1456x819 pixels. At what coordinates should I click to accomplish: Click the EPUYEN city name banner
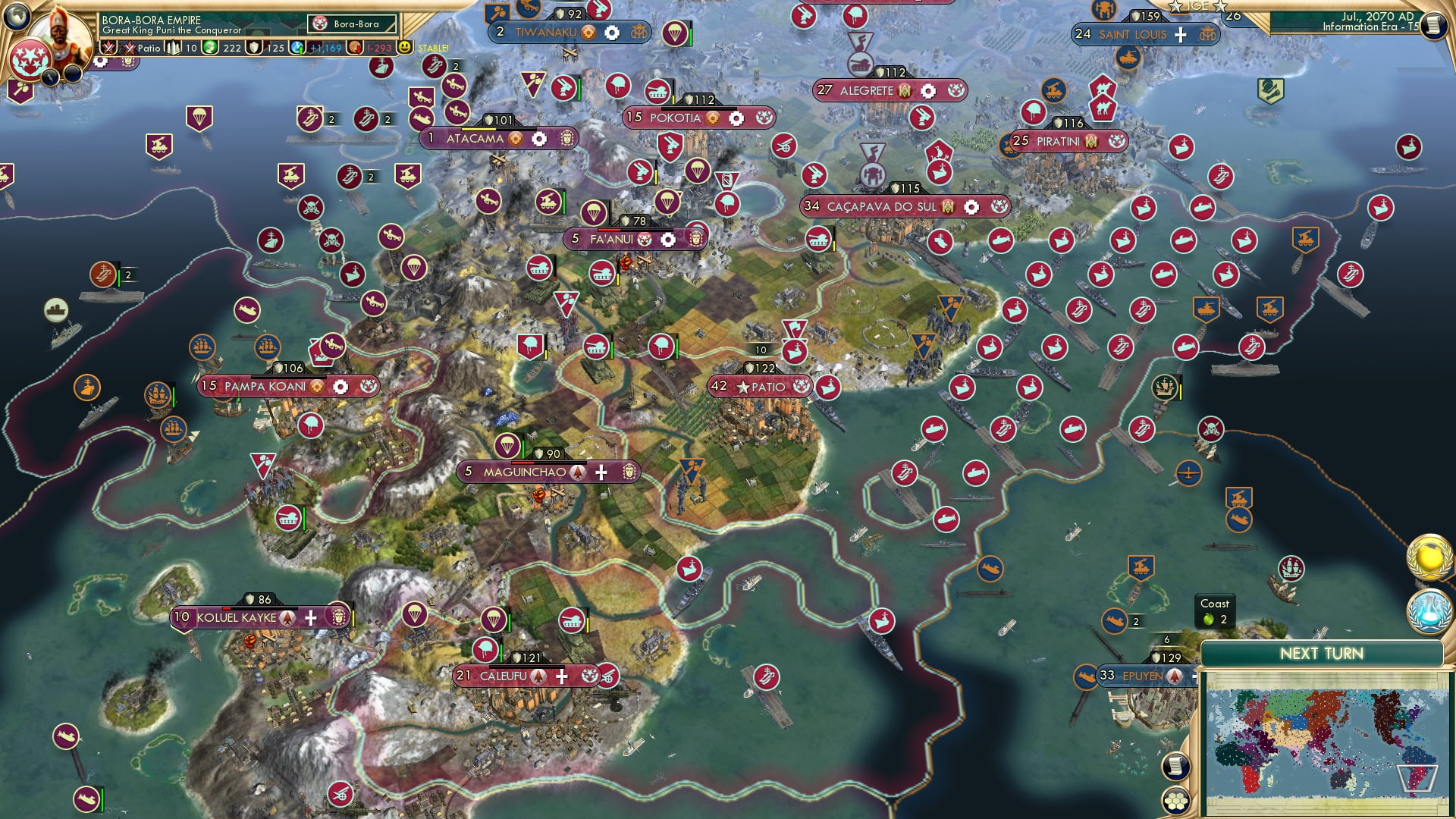[1143, 676]
